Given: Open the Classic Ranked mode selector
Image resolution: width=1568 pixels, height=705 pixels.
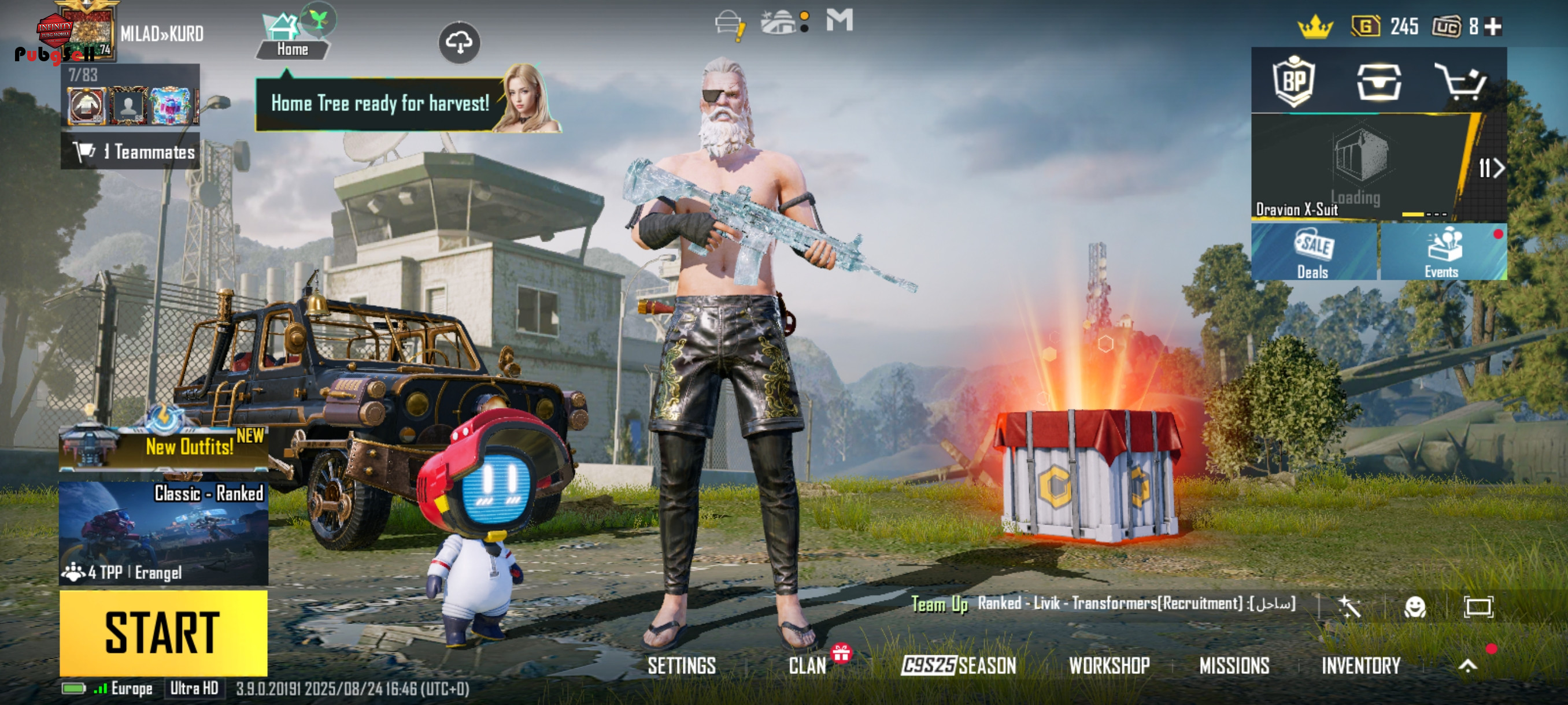Looking at the screenshot, I should point(163,533).
